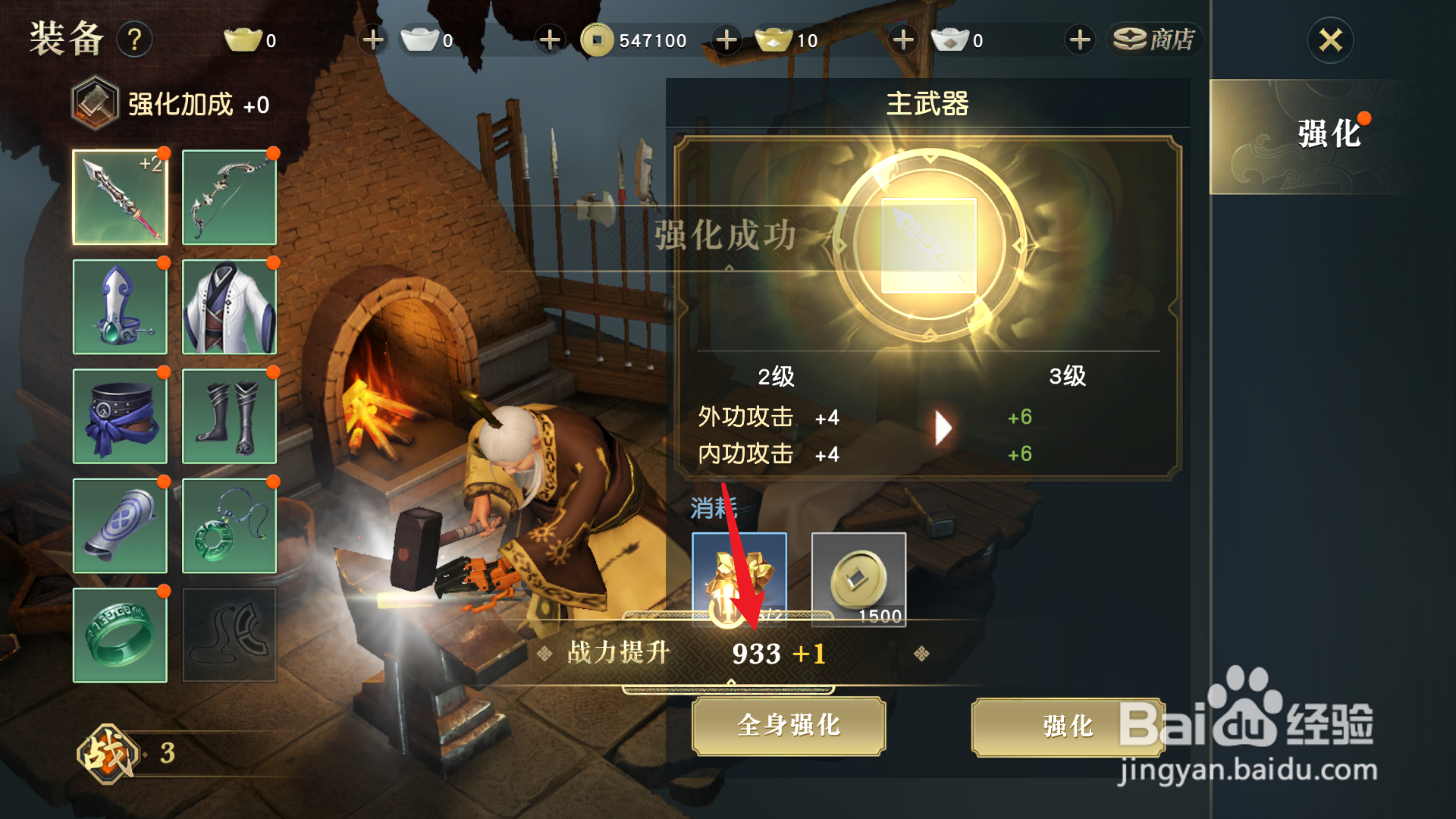Select the +2 enhanced sword weapon

point(120,196)
